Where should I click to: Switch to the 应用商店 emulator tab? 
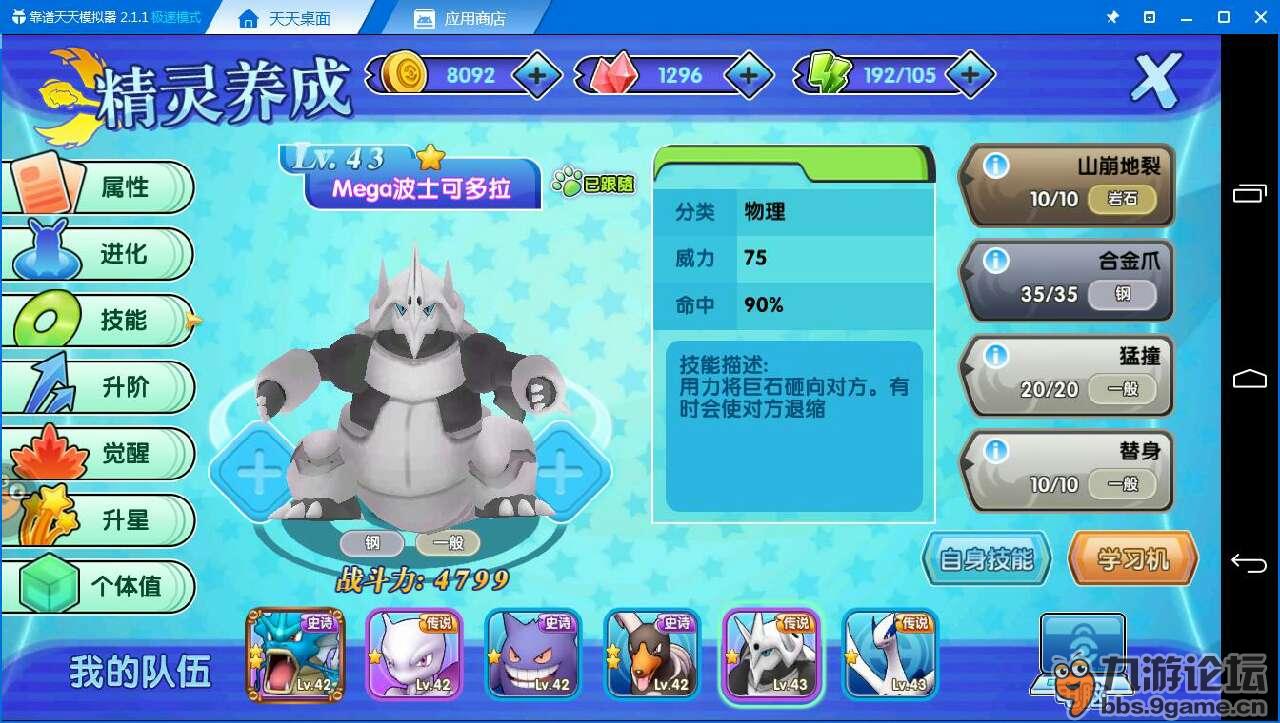click(475, 18)
